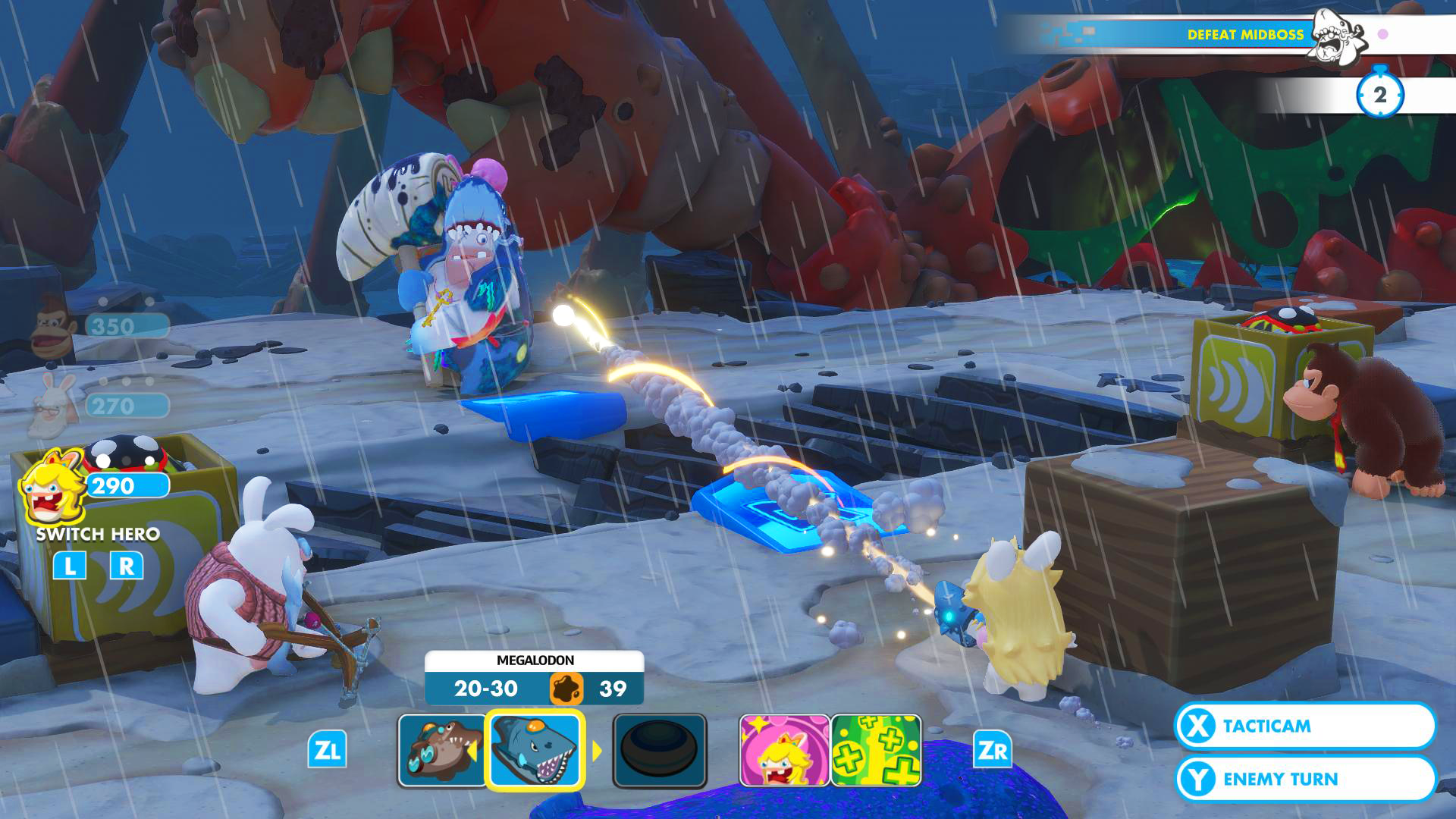View the Defeat Midboss objective banner
Screen dimensions: 1456x819
tap(1244, 35)
